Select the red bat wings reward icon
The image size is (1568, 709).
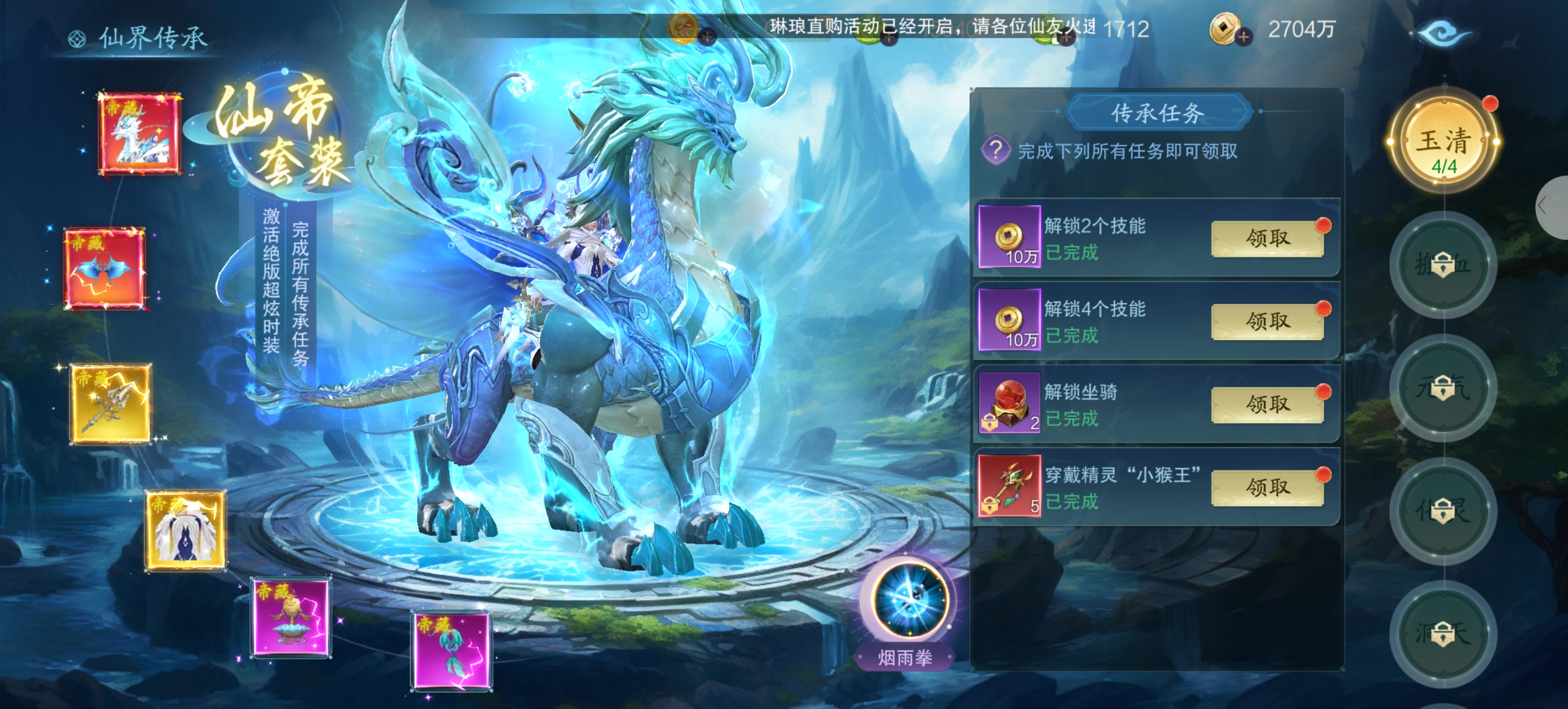coord(106,268)
